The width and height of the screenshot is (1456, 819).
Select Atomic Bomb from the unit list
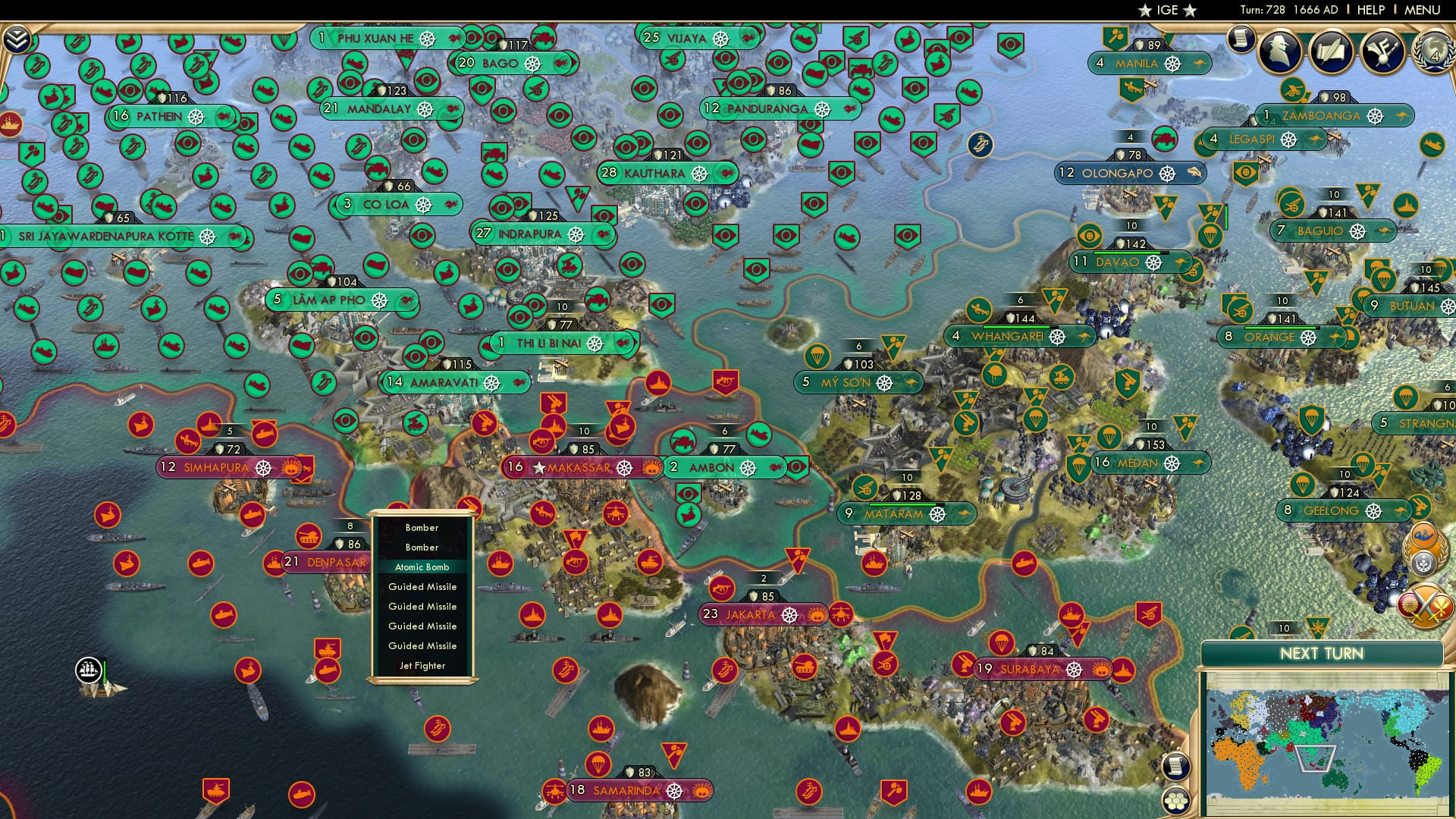422,566
